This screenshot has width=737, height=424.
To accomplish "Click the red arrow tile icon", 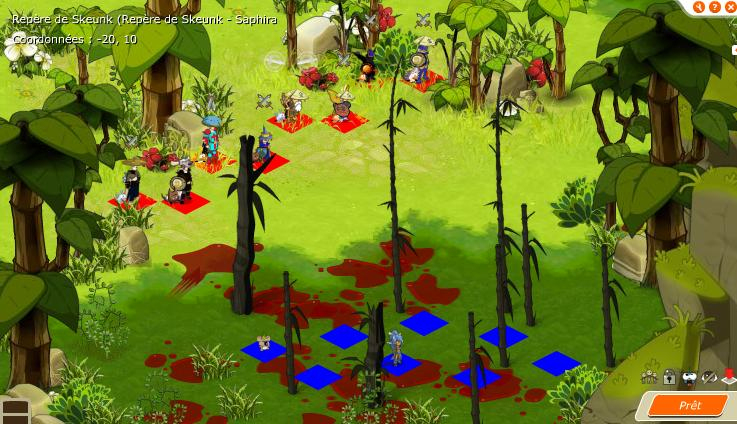I will click(x=729, y=377).
